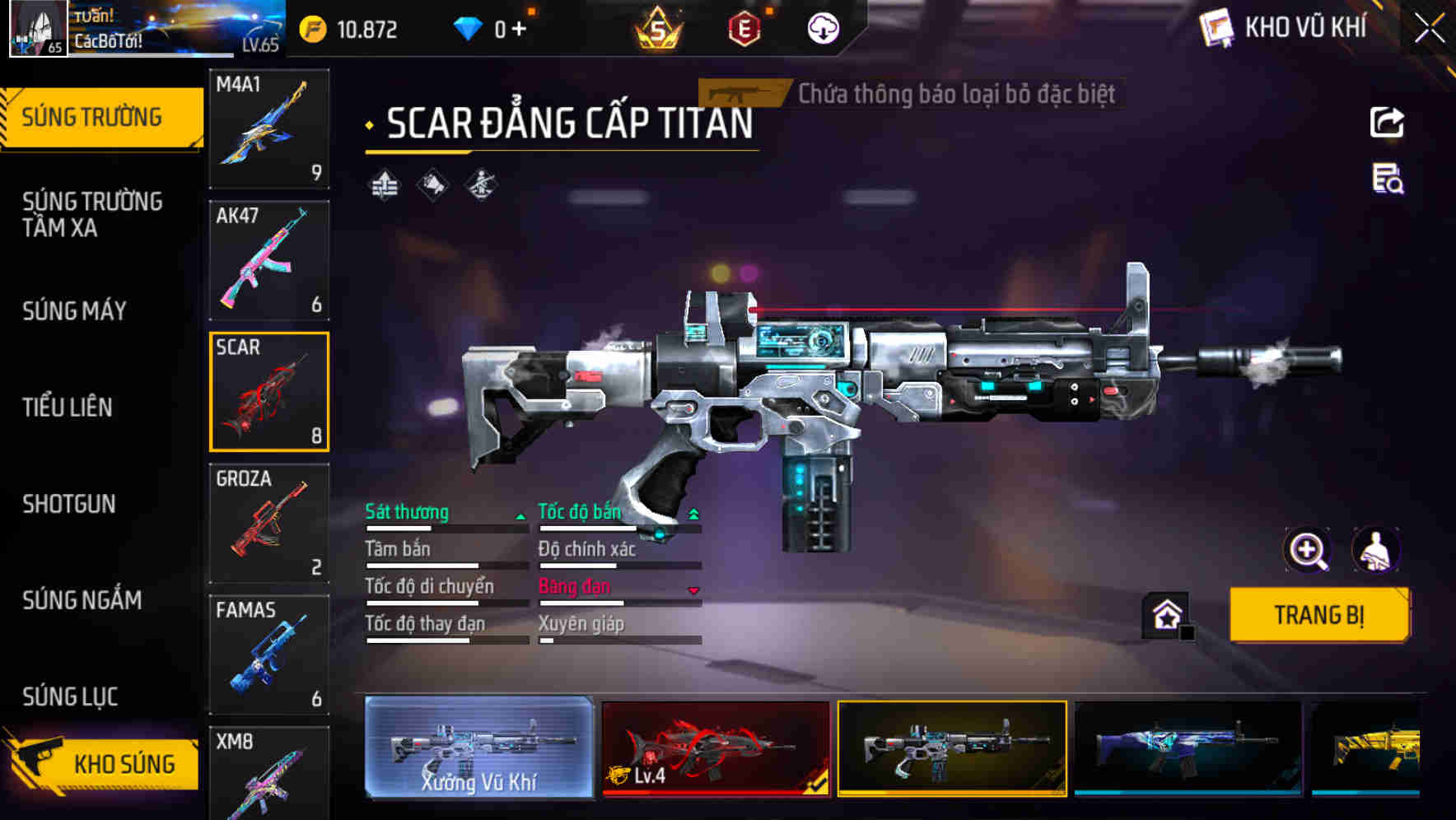
Task: Open the SÚNG MÁY category
Action: 74,310
